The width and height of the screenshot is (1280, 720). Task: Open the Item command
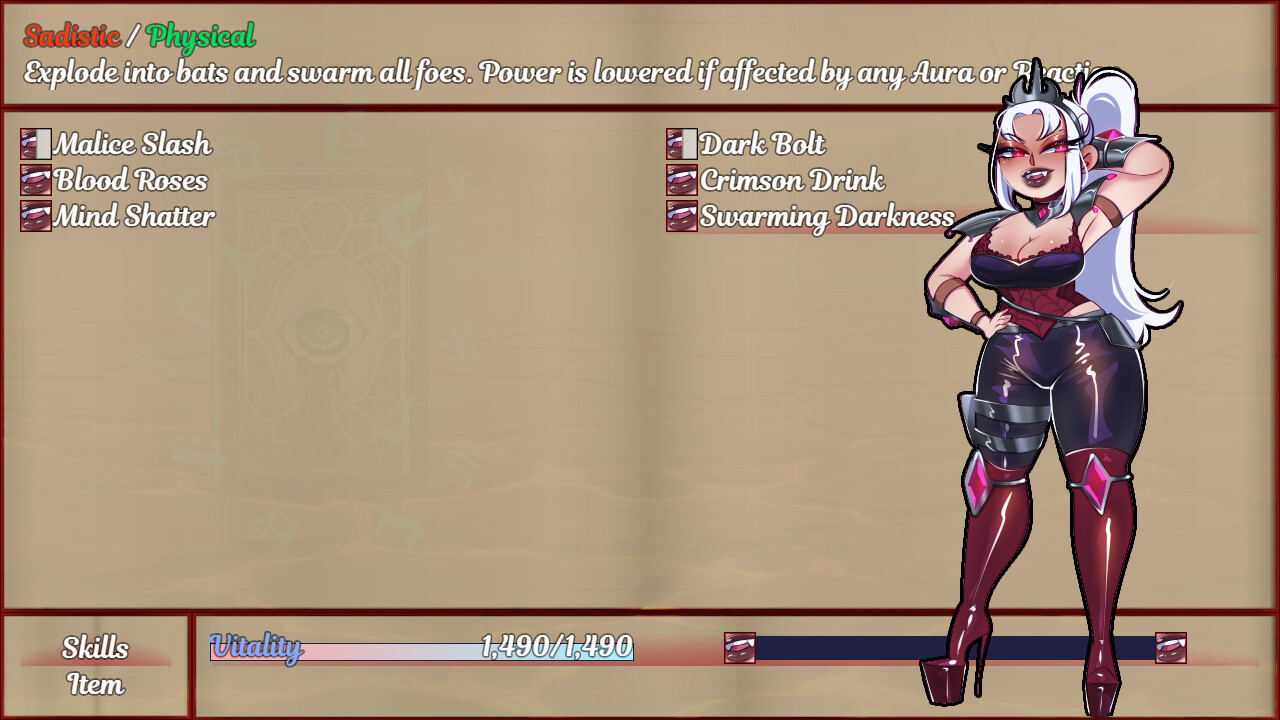click(96, 687)
